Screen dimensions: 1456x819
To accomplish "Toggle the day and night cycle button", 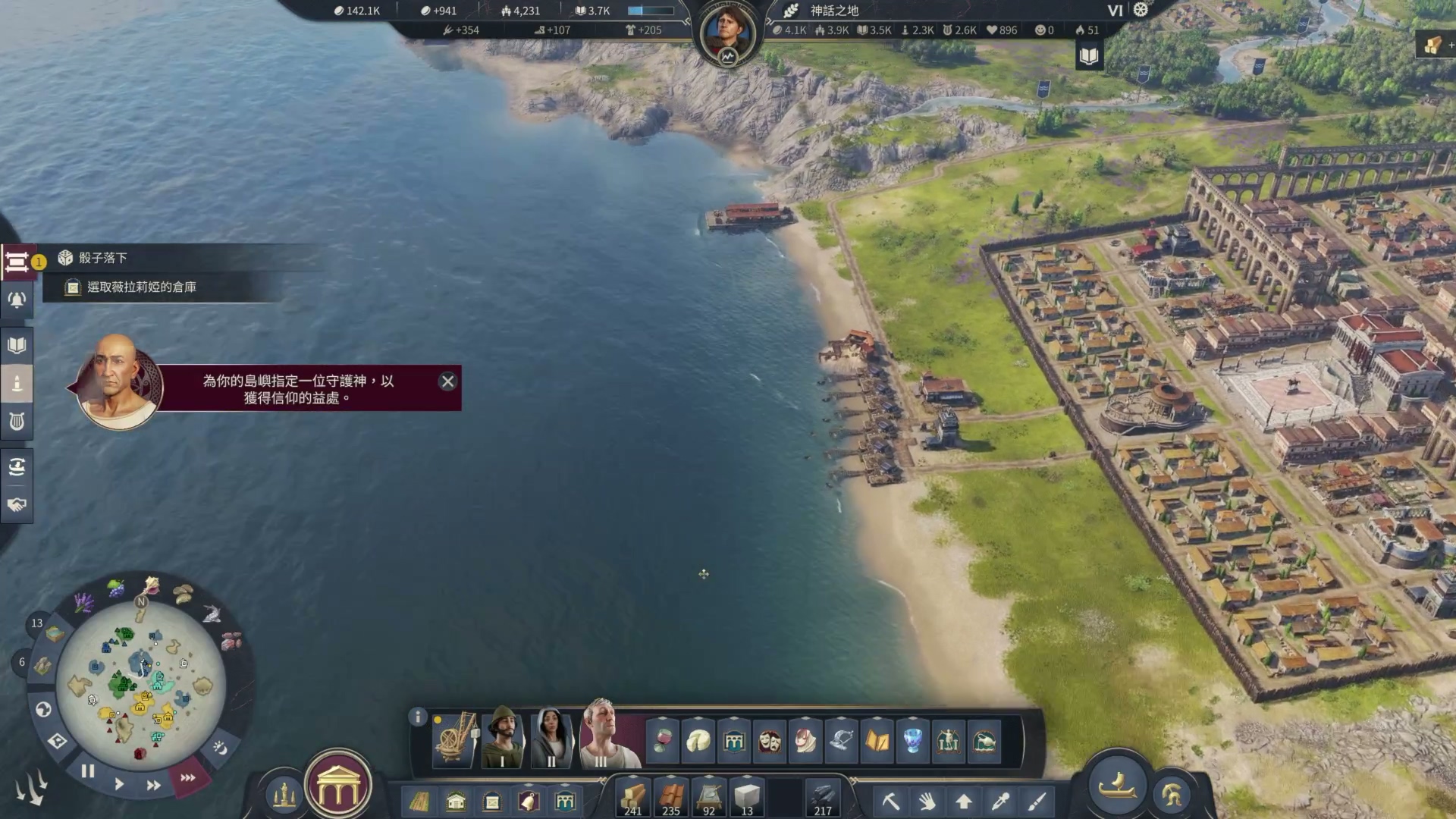I will tap(220, 748).
